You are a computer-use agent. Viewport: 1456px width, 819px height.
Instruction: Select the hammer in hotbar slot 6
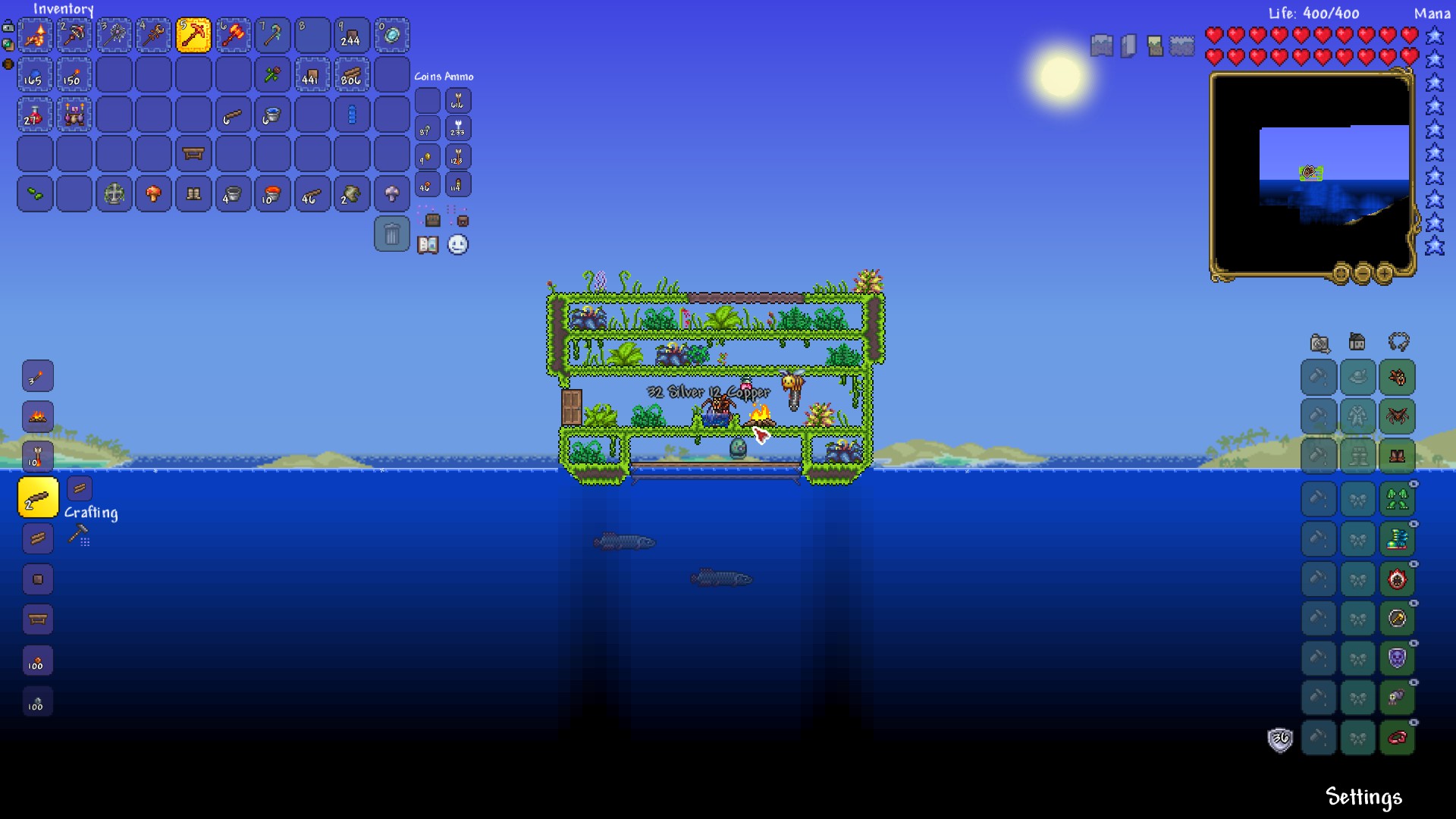[233, 35]
